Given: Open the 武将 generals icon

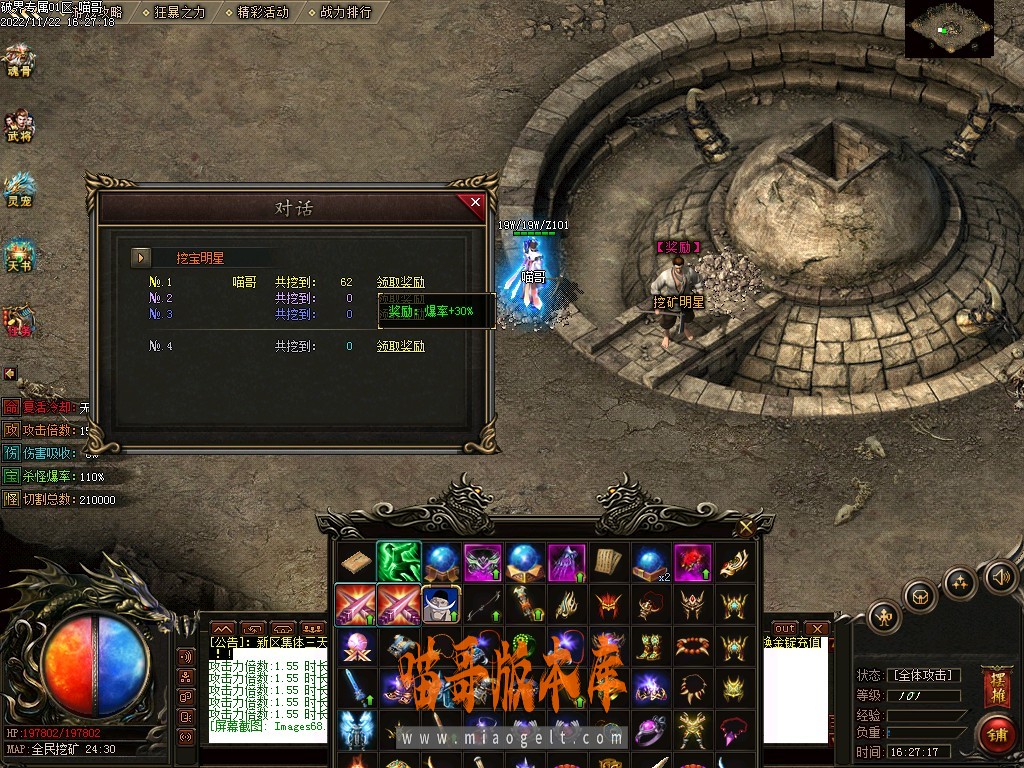Looking at the screenshot, I should (19, 125).
